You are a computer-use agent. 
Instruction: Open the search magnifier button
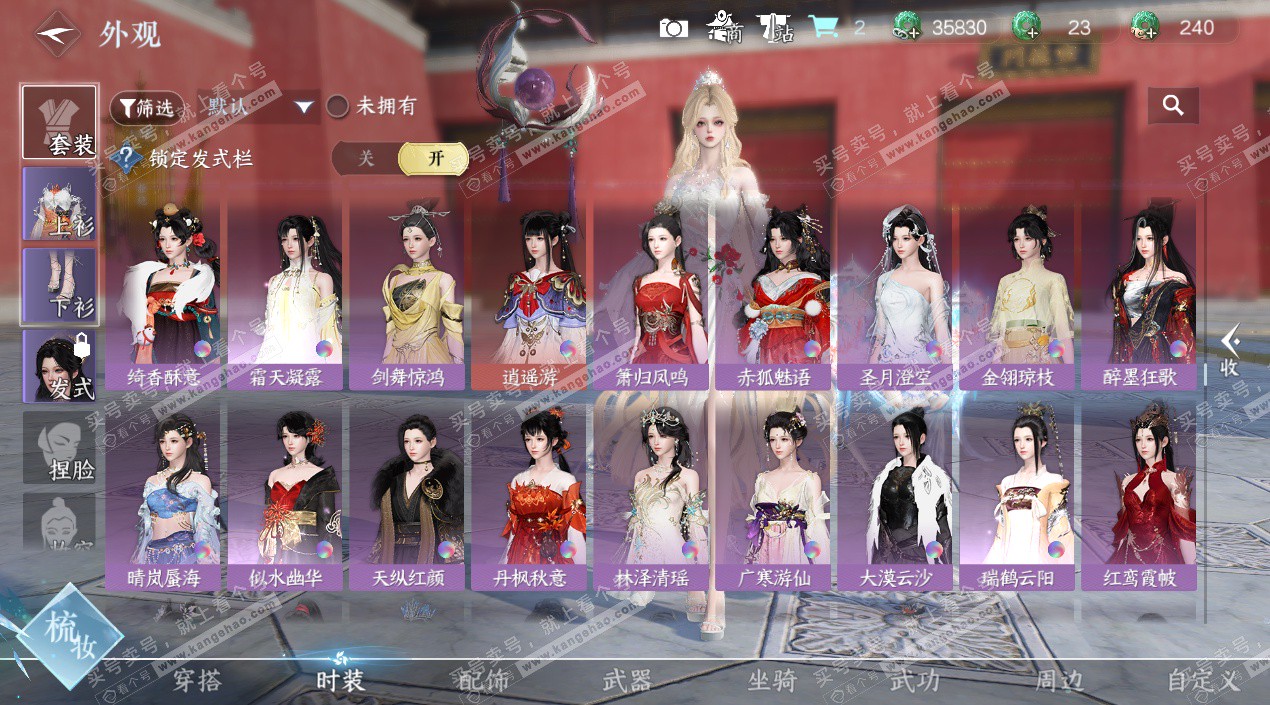(1173, 105)
